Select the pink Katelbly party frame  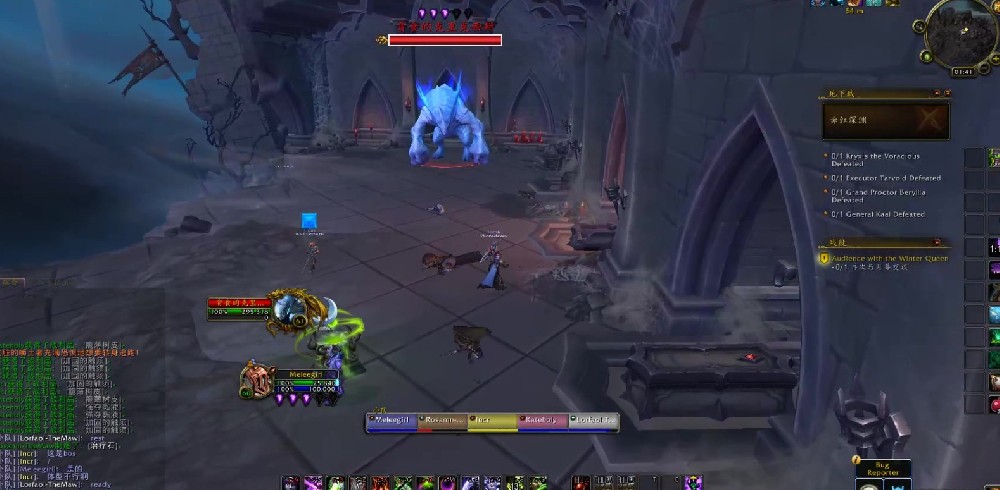543,422
